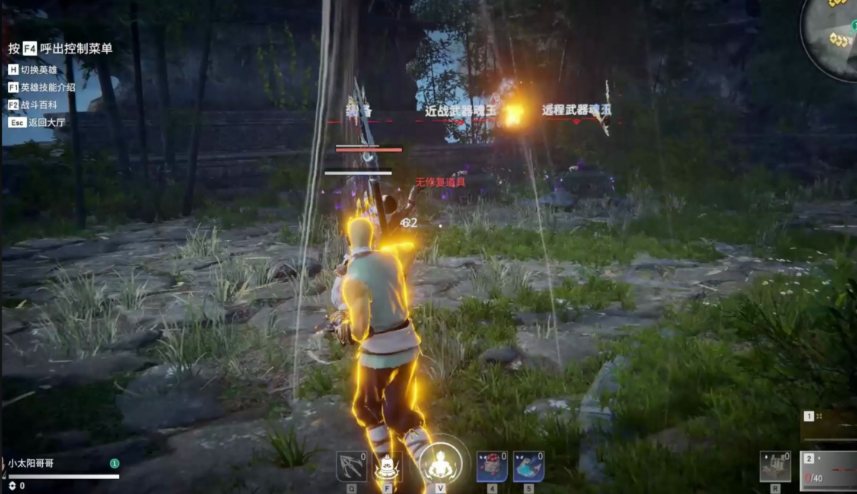Image resolution: width=857 pixels, height=494 pixels.
Task: Activate the hero skill icon above F
Action: pos(387,466)
